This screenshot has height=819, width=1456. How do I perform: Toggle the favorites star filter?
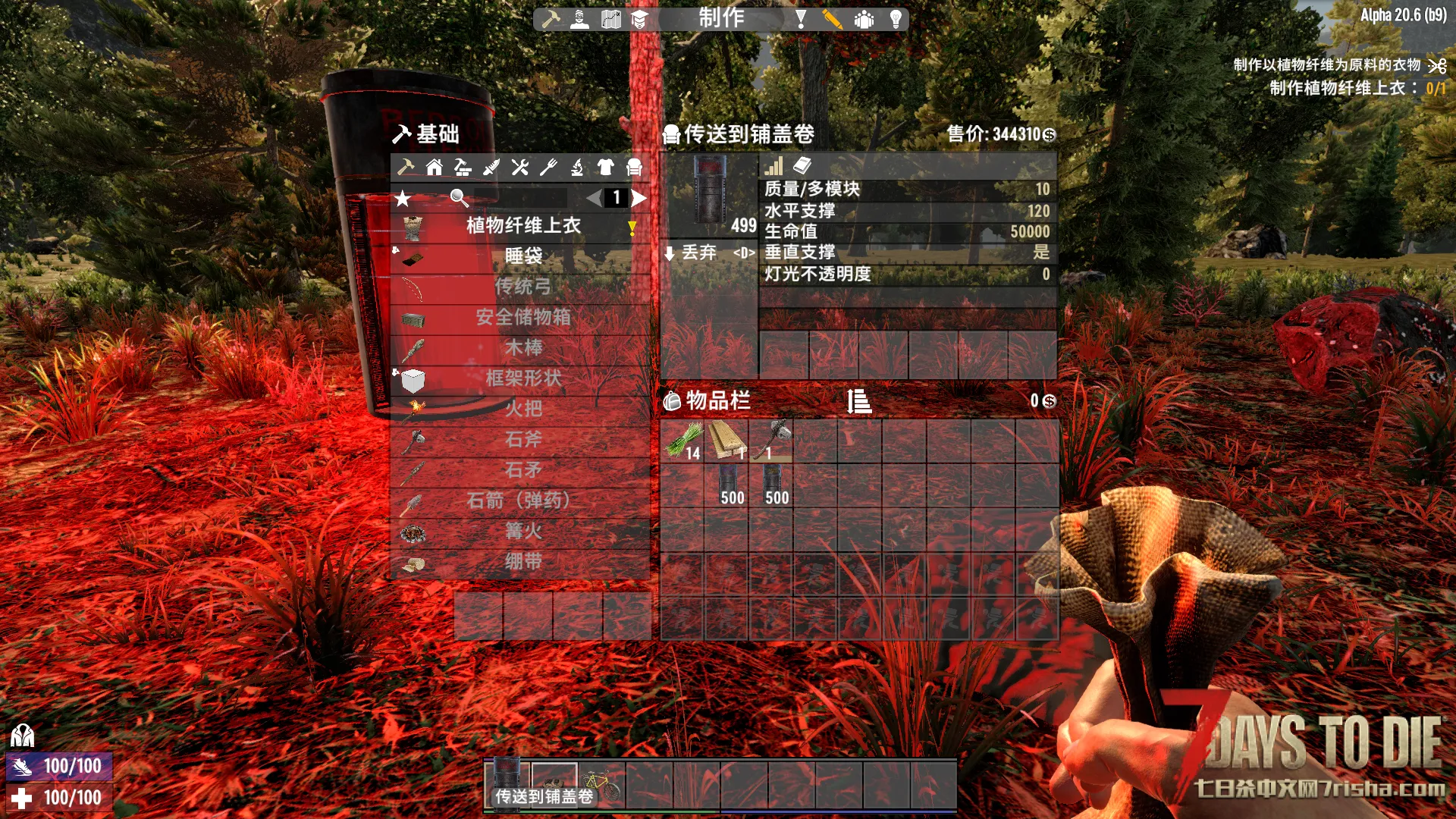pos(403,199)
